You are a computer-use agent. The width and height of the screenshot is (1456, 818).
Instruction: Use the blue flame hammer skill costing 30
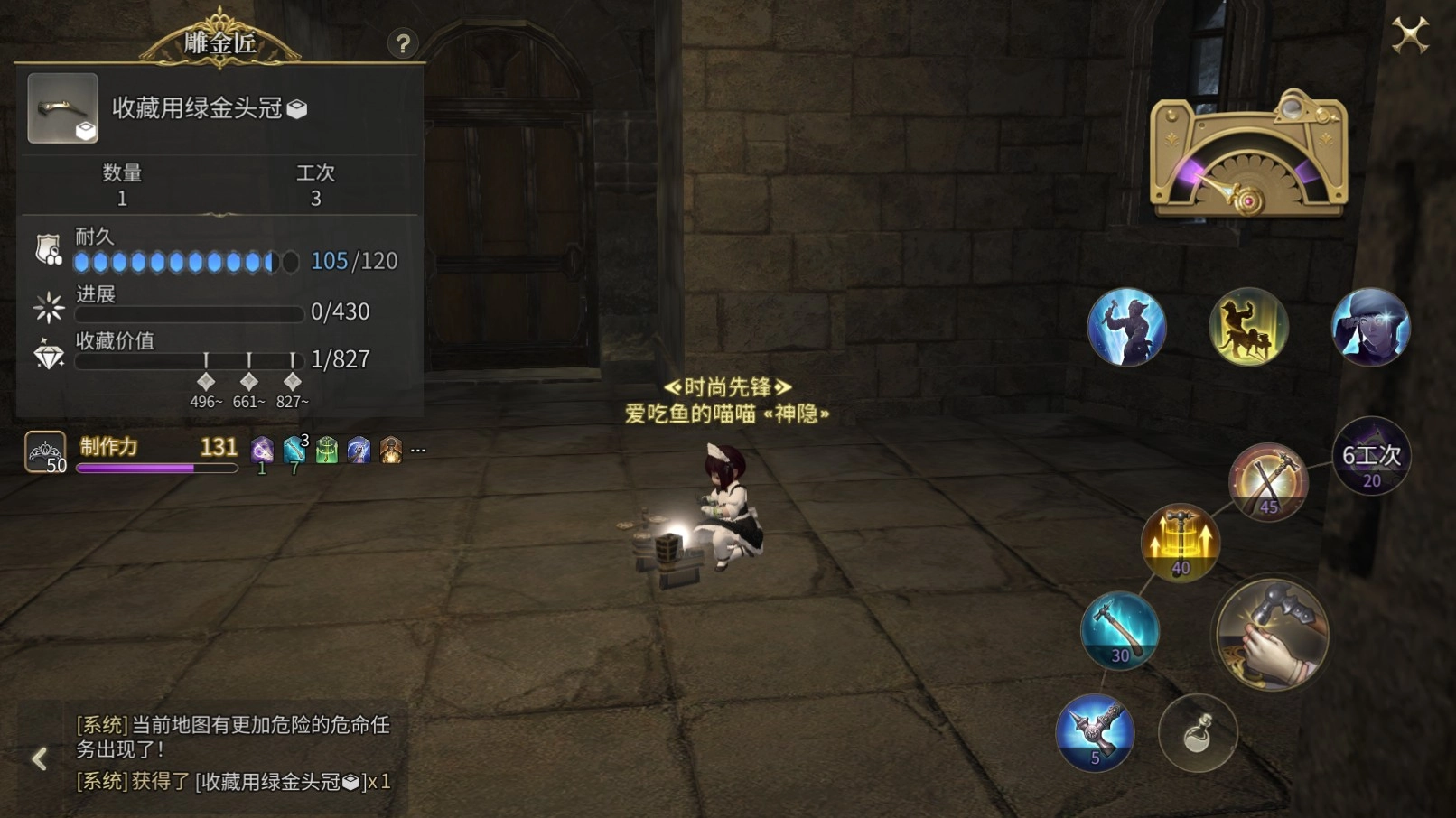[1119, 630]
